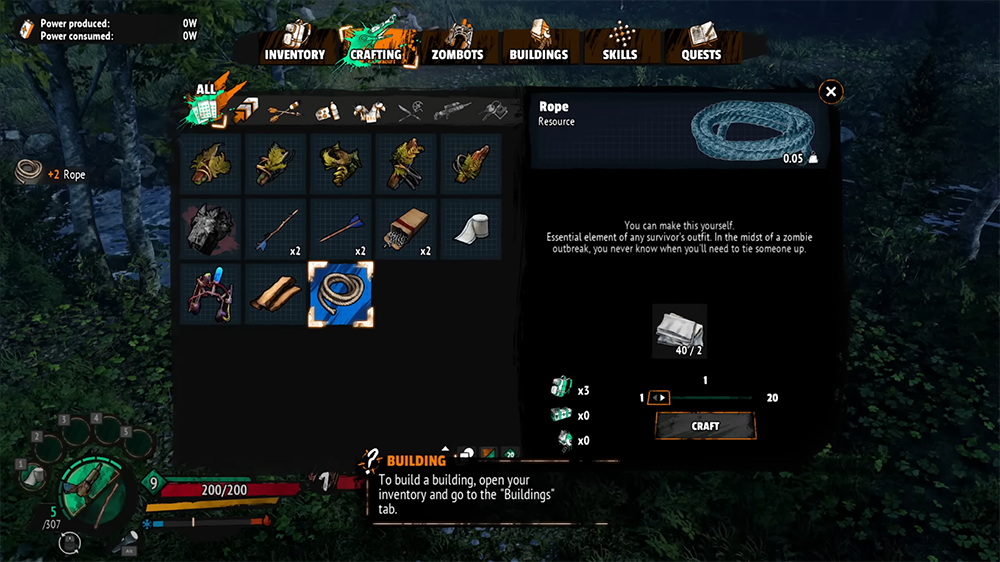Filter recipes by the keys category icon

click(495, 112)
